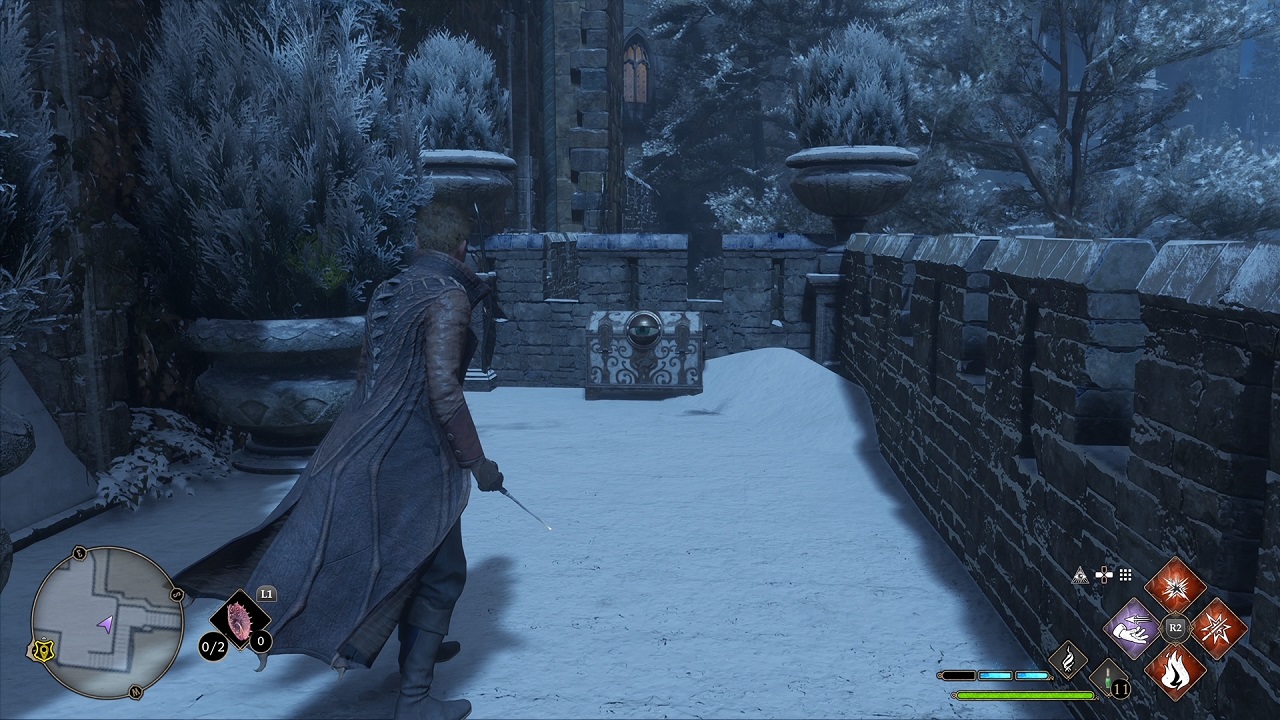Click the 0/2 ancient magic counter badge
This screenshot has width=1280, height=720.
211,646
